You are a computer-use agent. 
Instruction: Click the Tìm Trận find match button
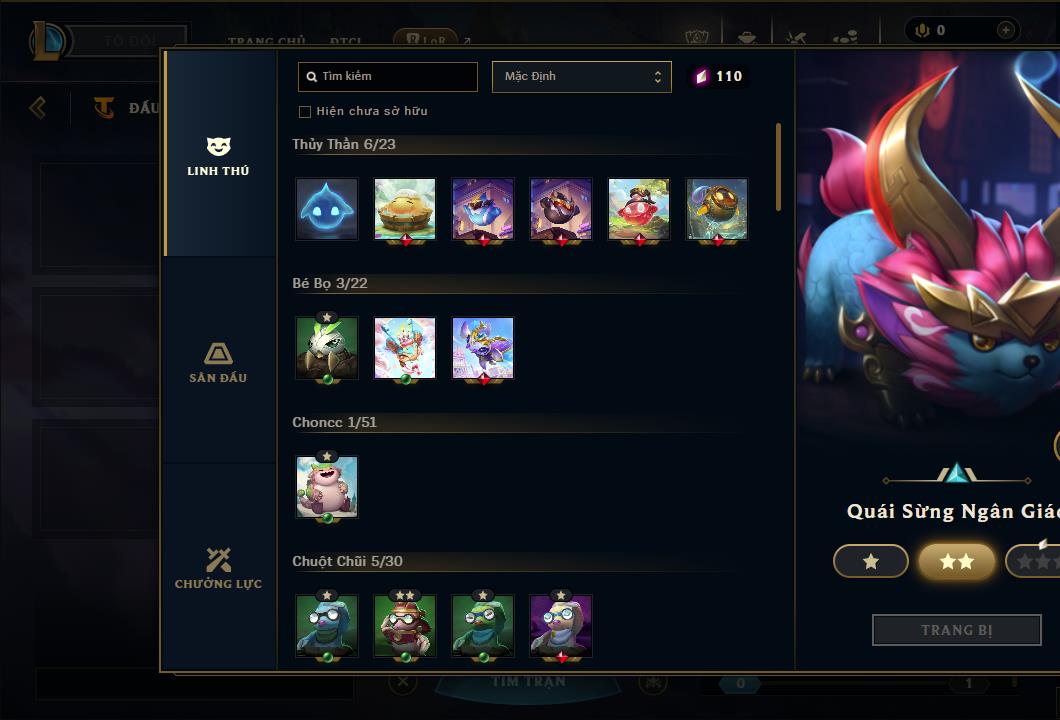tap(528, 682)
